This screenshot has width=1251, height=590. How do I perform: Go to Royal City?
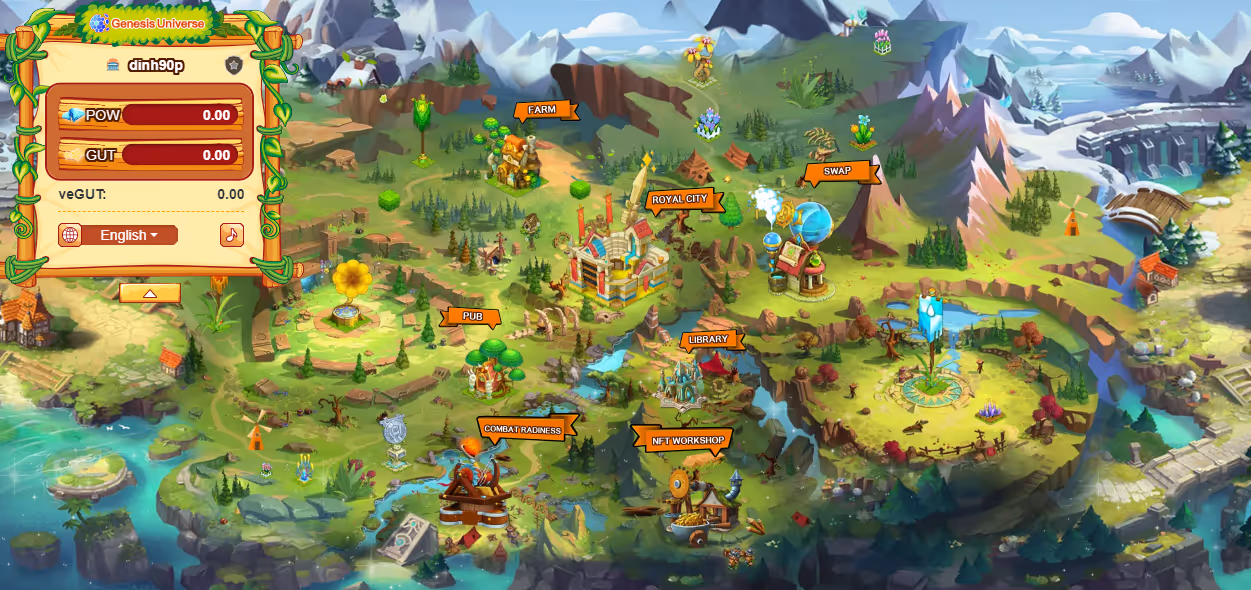pyautogui.click(x=680, y=200)
